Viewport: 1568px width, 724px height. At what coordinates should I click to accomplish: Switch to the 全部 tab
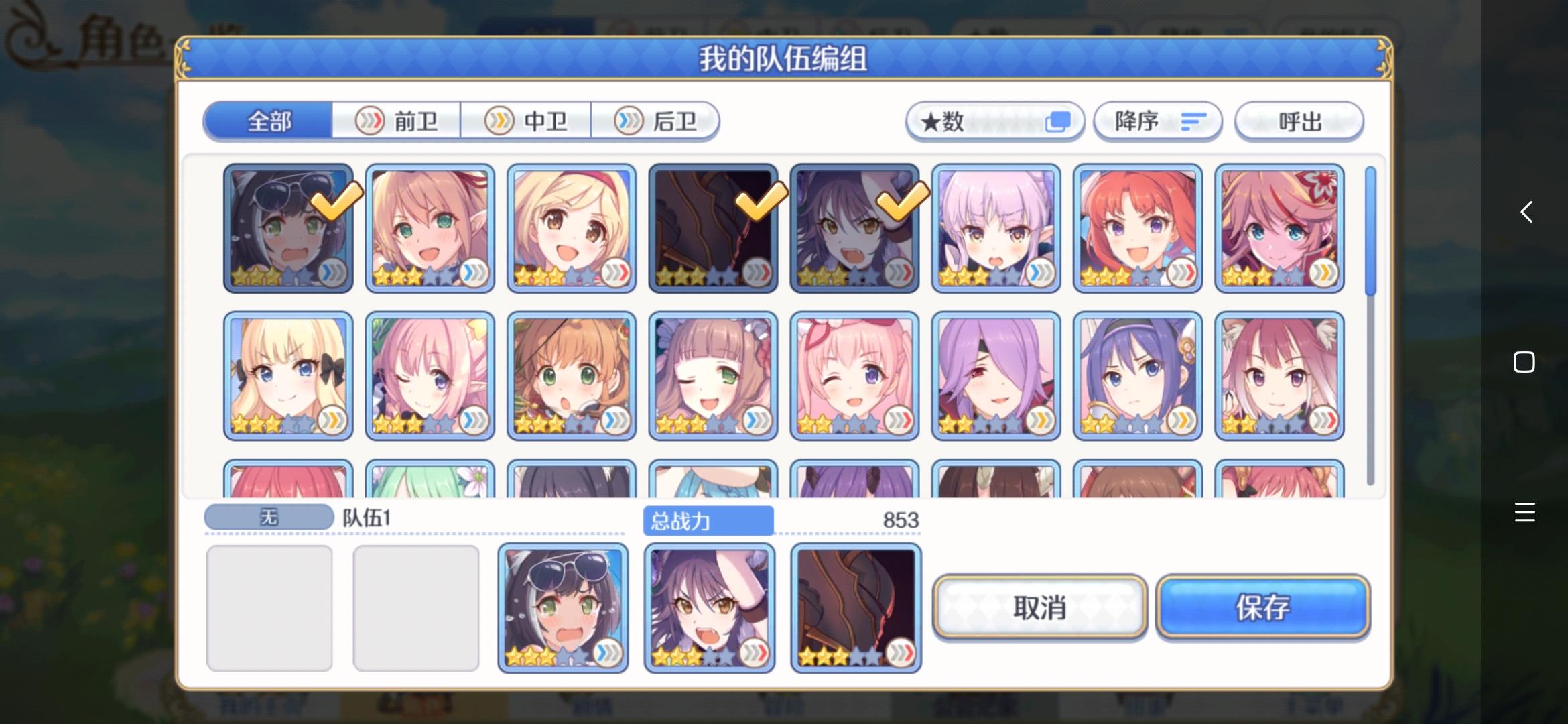pyautogui.click(x=269, y=121)
